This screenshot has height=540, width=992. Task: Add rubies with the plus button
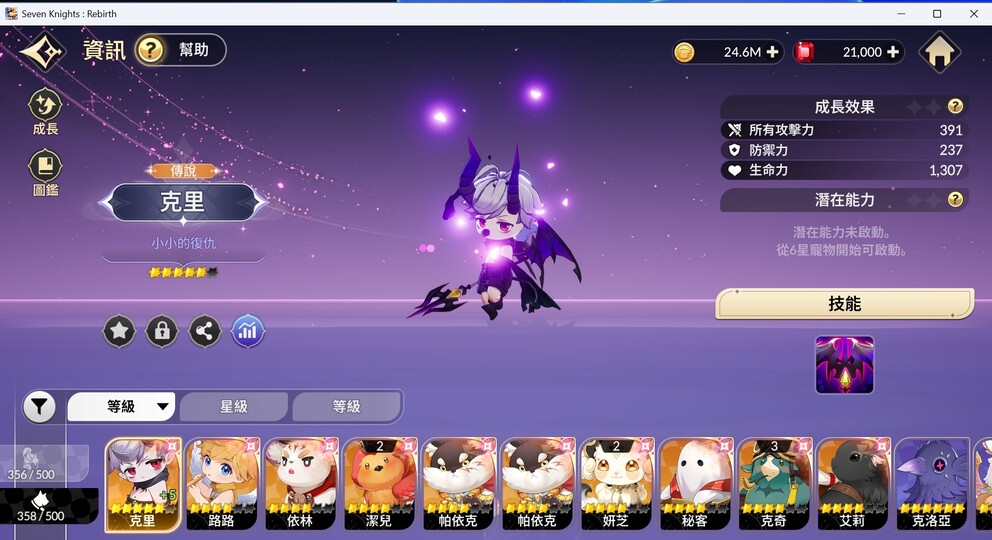click(893, 52)
